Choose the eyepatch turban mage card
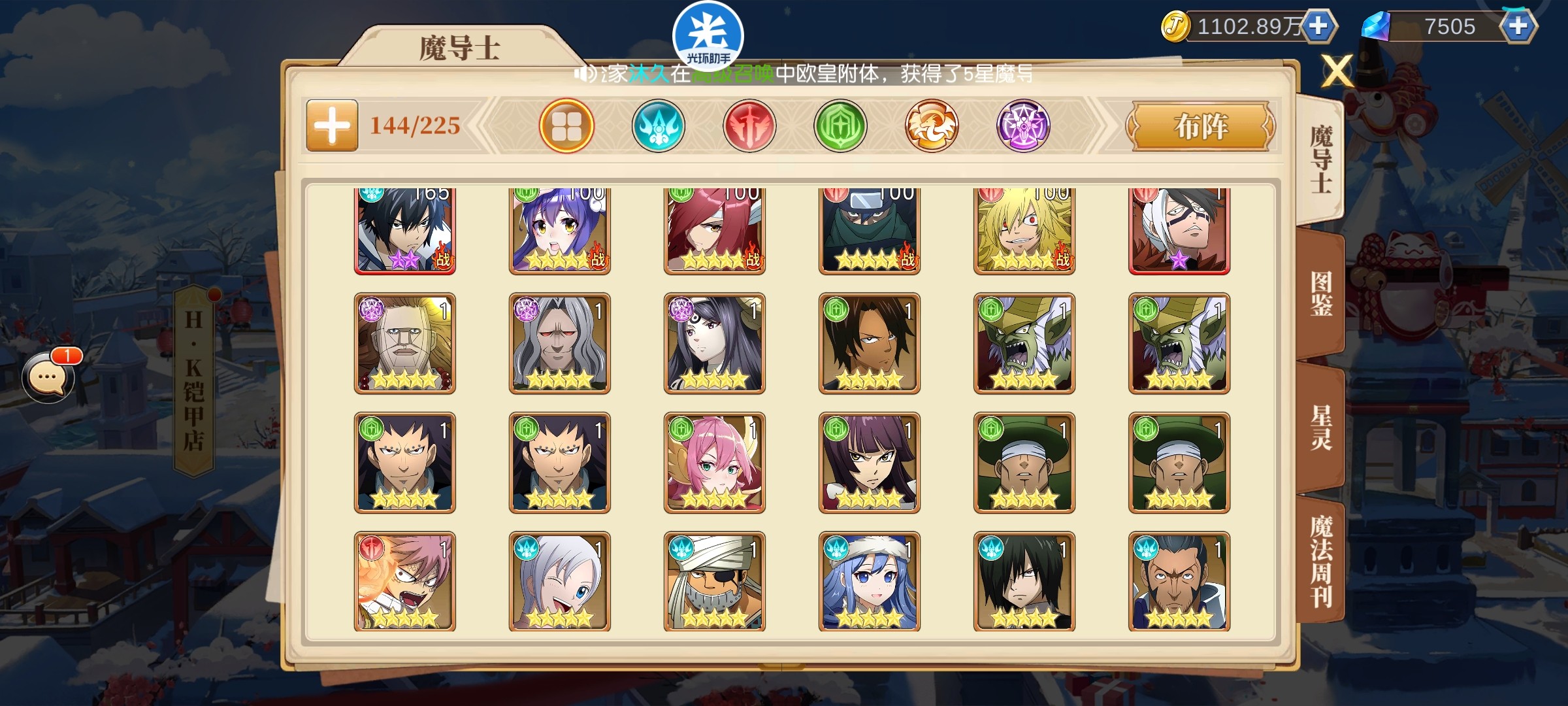The width and height of the screenshot is (1568, 706). pyautogui.click(x=715, y=581)
